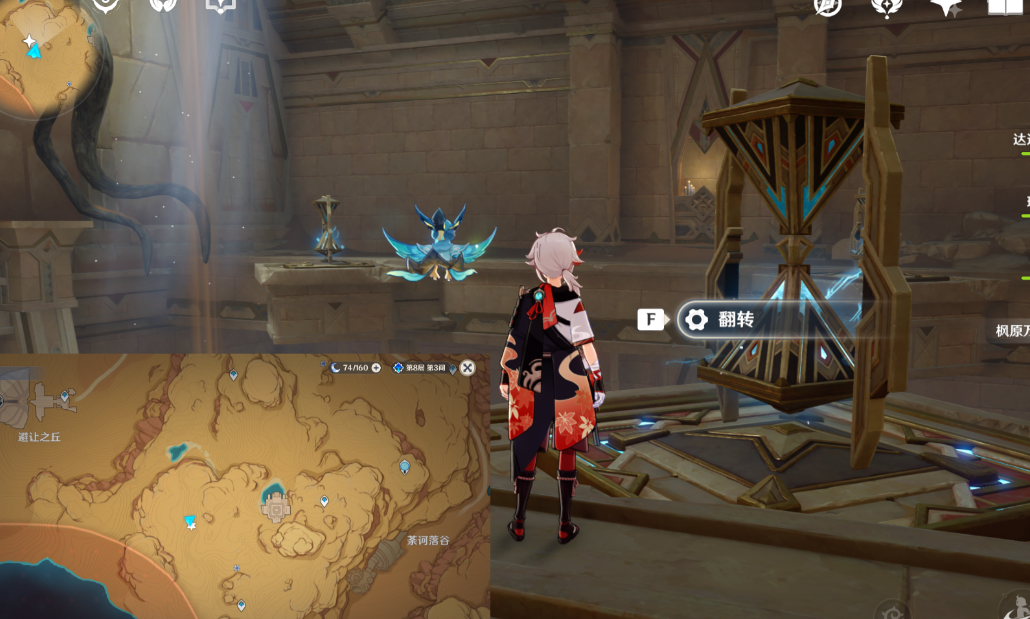The width and height of the screenshot is (1030, 619).
Task: Open the speech-bubble icon at the top-left
Action: pos(219,6)
